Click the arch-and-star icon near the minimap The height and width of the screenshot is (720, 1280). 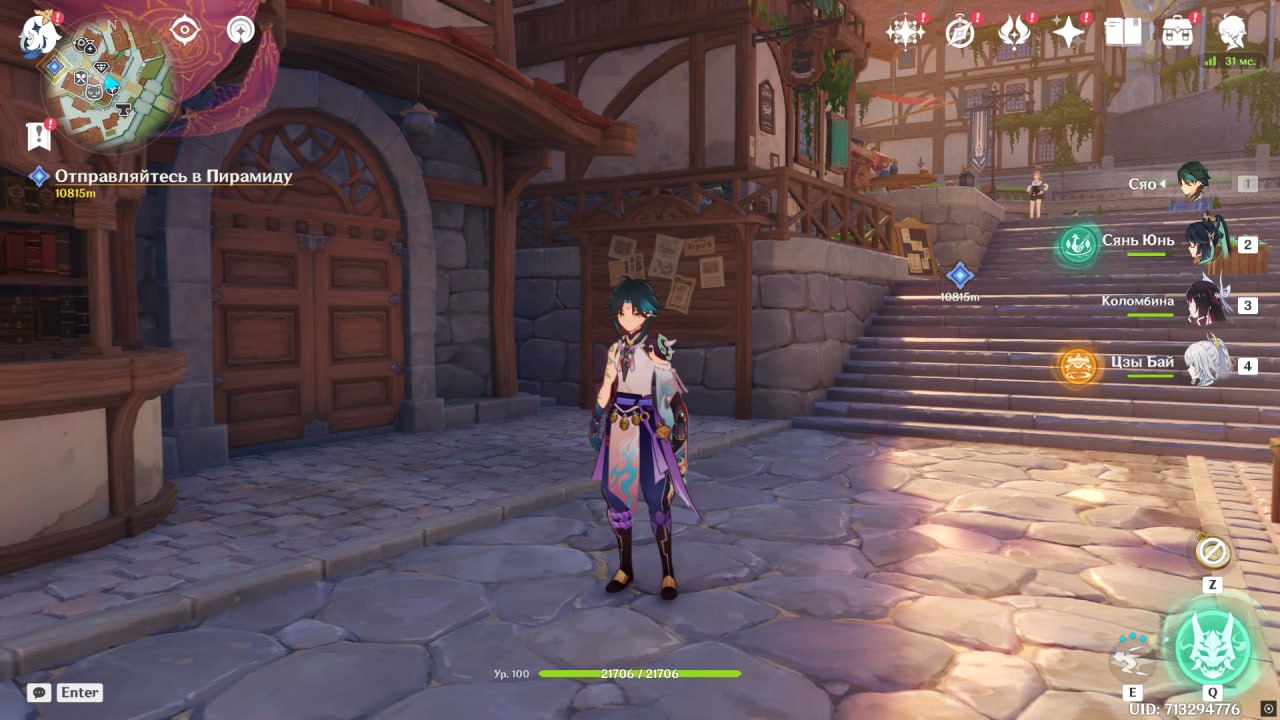pos(240,30)
